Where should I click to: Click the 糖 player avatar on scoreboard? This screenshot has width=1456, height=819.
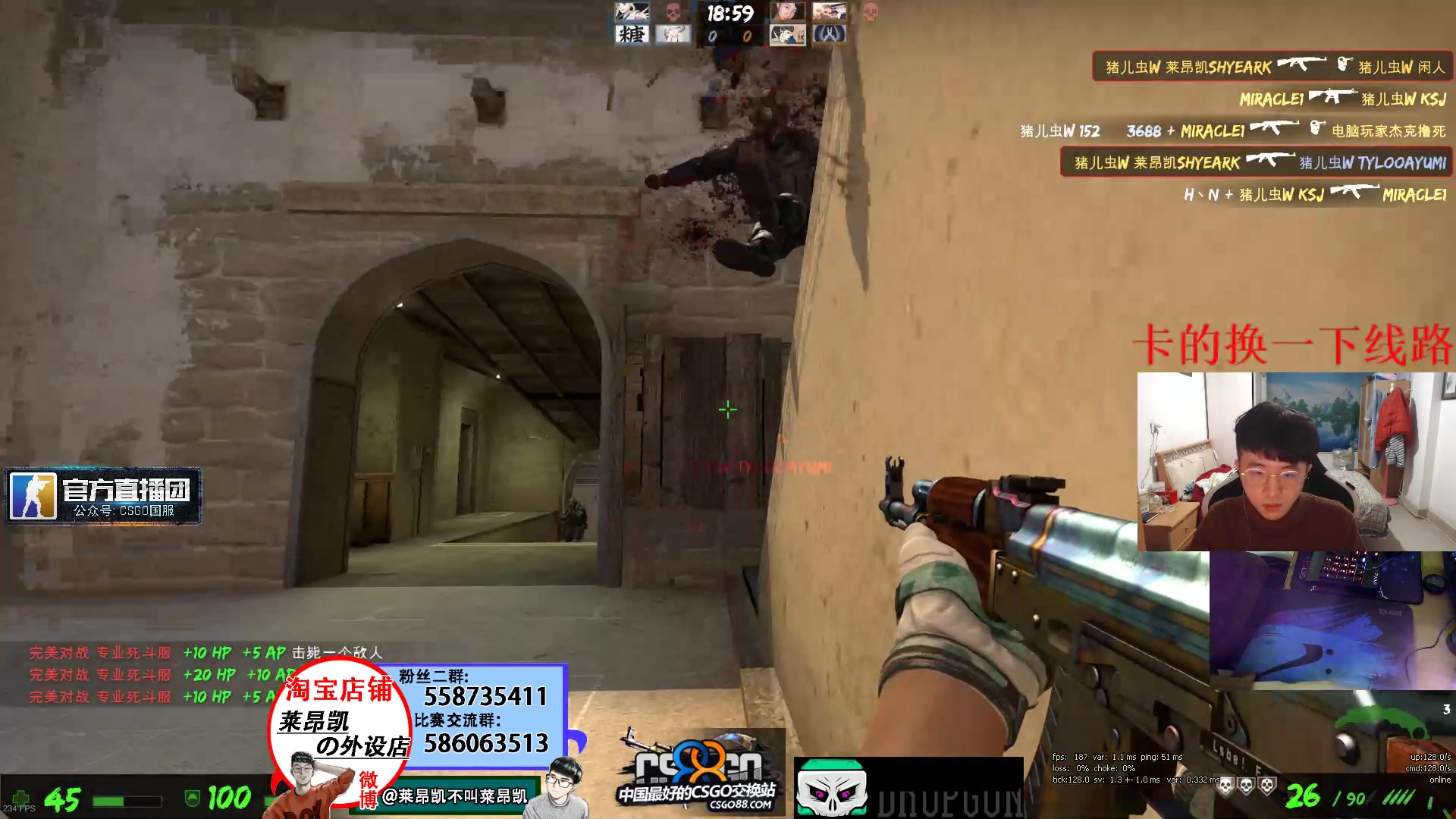[x=632, y=34]
